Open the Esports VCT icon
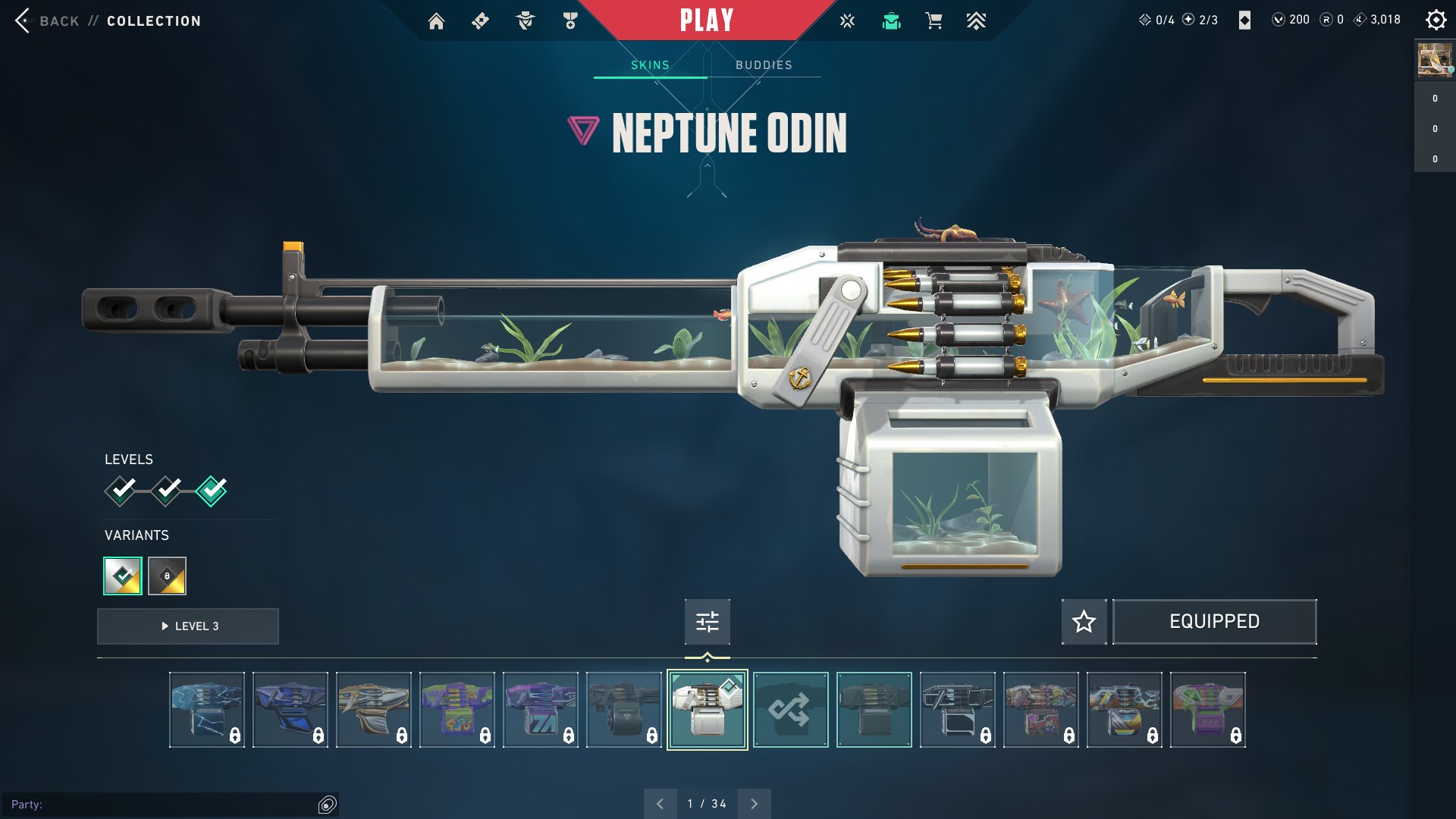The width and height of the screenshot is (1456, 819). pos(846,20)
